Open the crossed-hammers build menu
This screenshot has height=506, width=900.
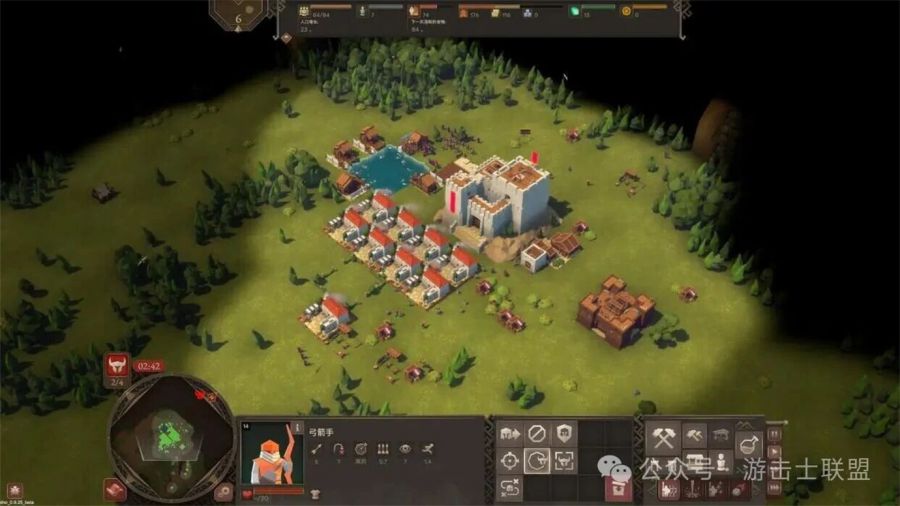point(663,436)
